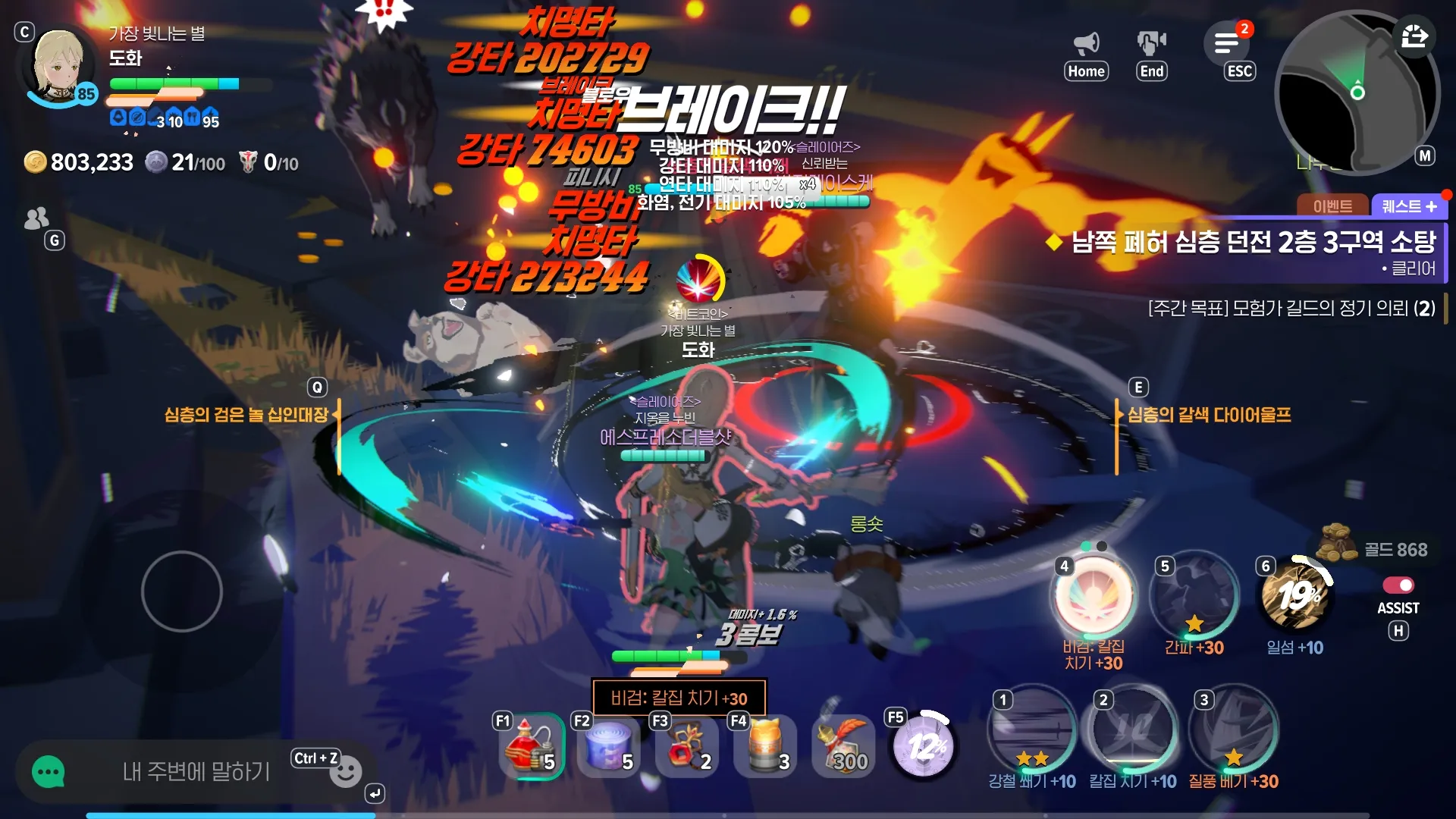Select the 퀘스트 tab
This screenshot has width=1456, height=819.
click(x=1402, y=206)
